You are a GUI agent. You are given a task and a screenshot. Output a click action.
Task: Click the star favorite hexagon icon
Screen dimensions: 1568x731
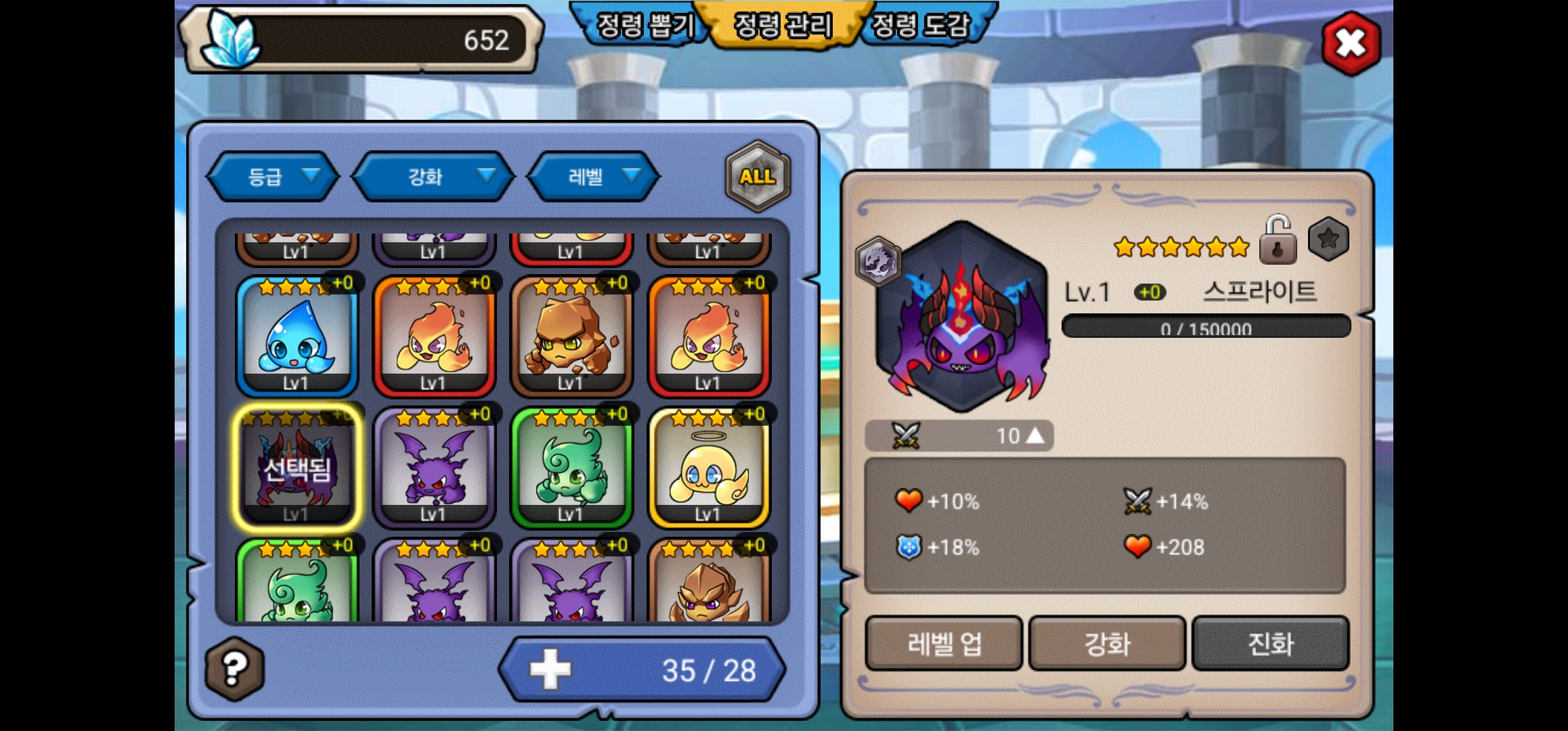coord(1328,239)
